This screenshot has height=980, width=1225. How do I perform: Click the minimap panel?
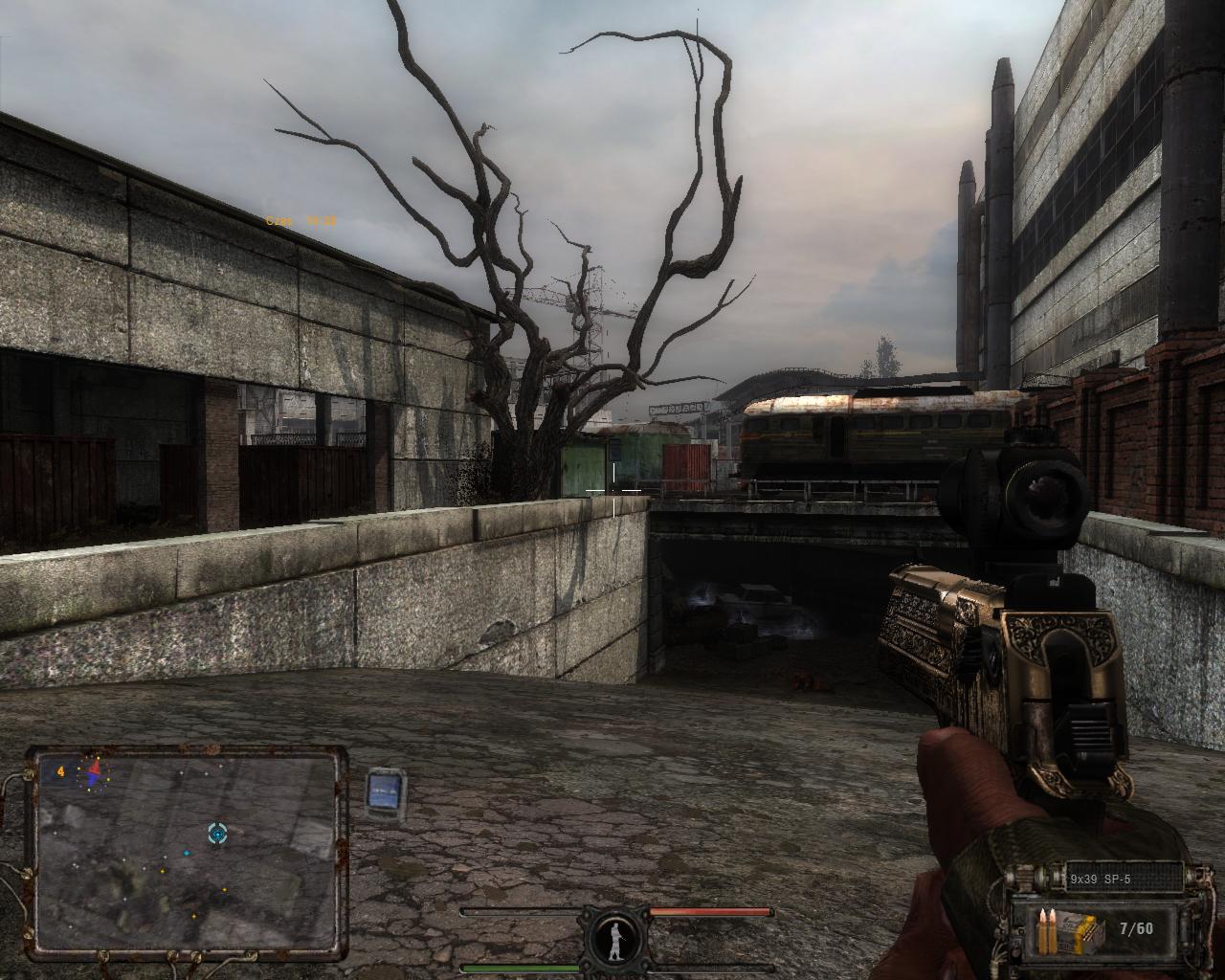point(189,854)
